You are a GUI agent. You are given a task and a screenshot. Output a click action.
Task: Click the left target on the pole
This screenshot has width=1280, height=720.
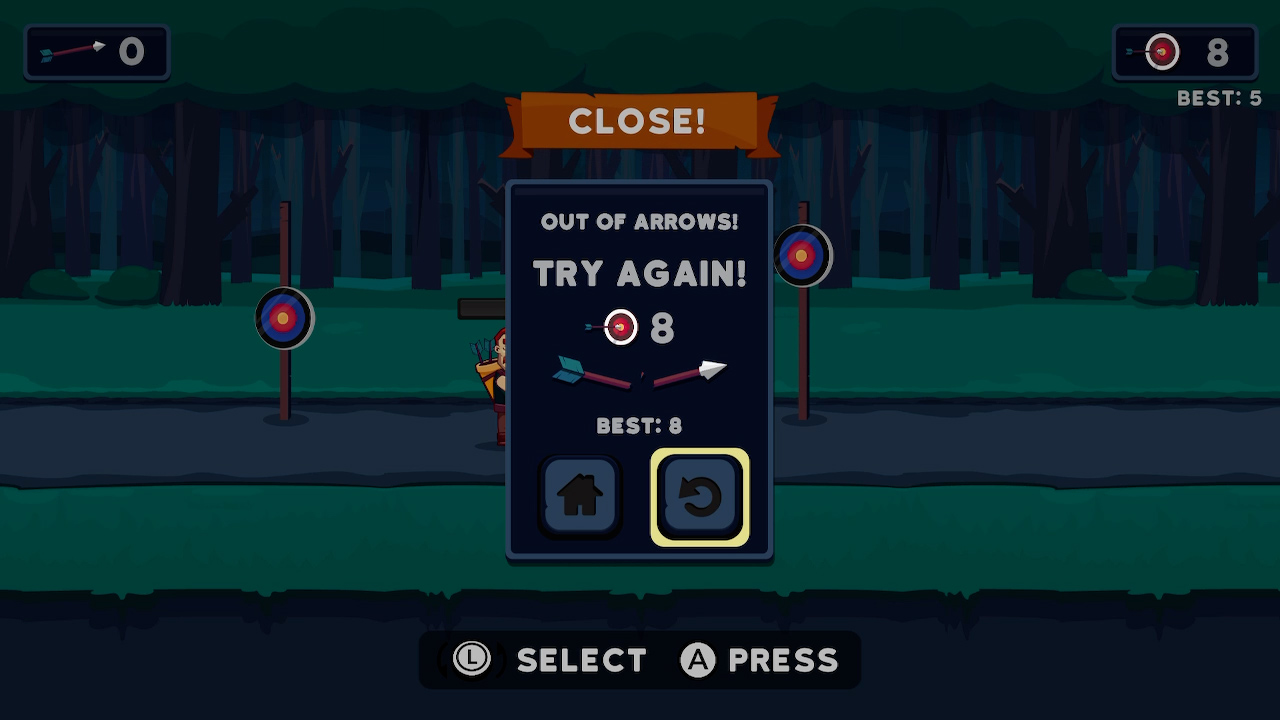(285, 318)
